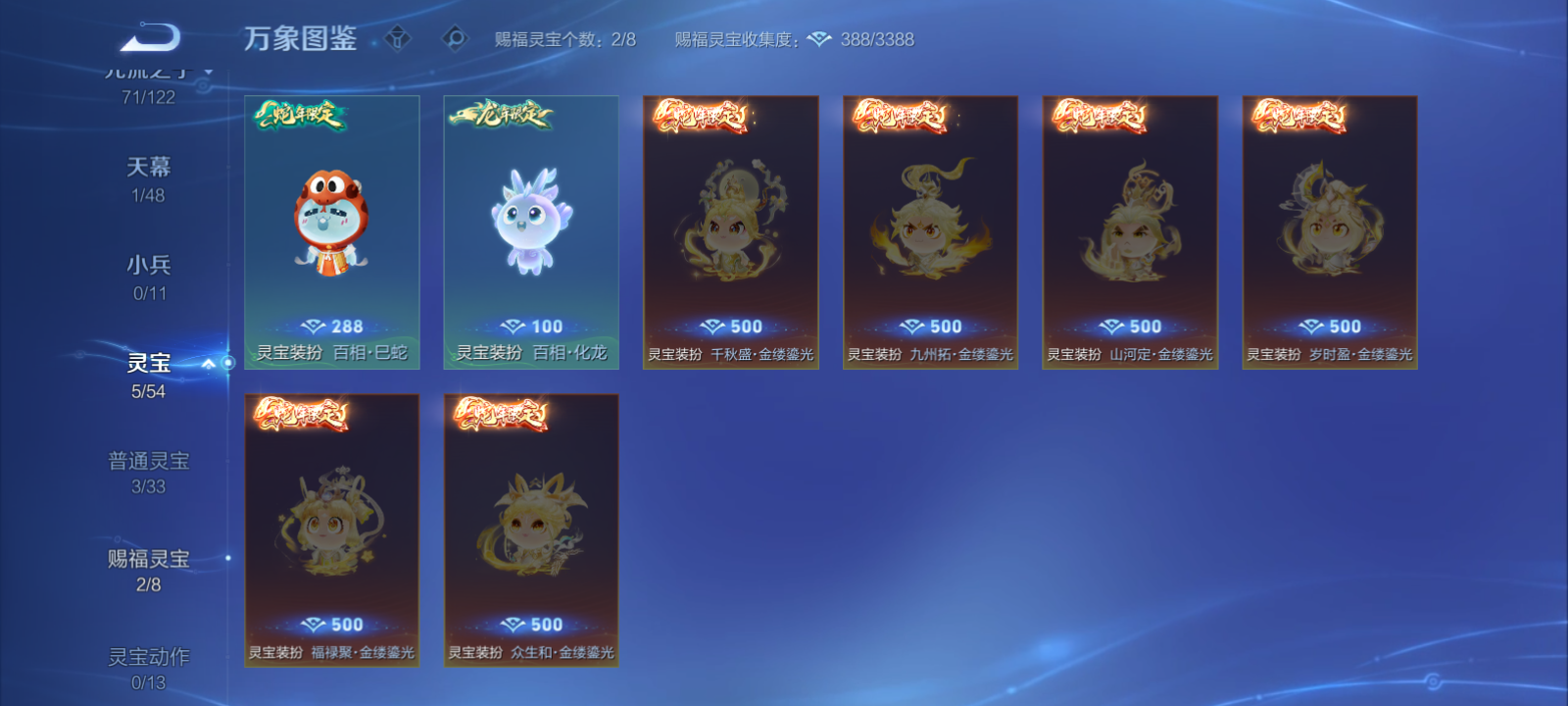The image size is (1568, 706).
Task: Collapse the 灵宝 category via its chevron
Action: click(207, 361)
